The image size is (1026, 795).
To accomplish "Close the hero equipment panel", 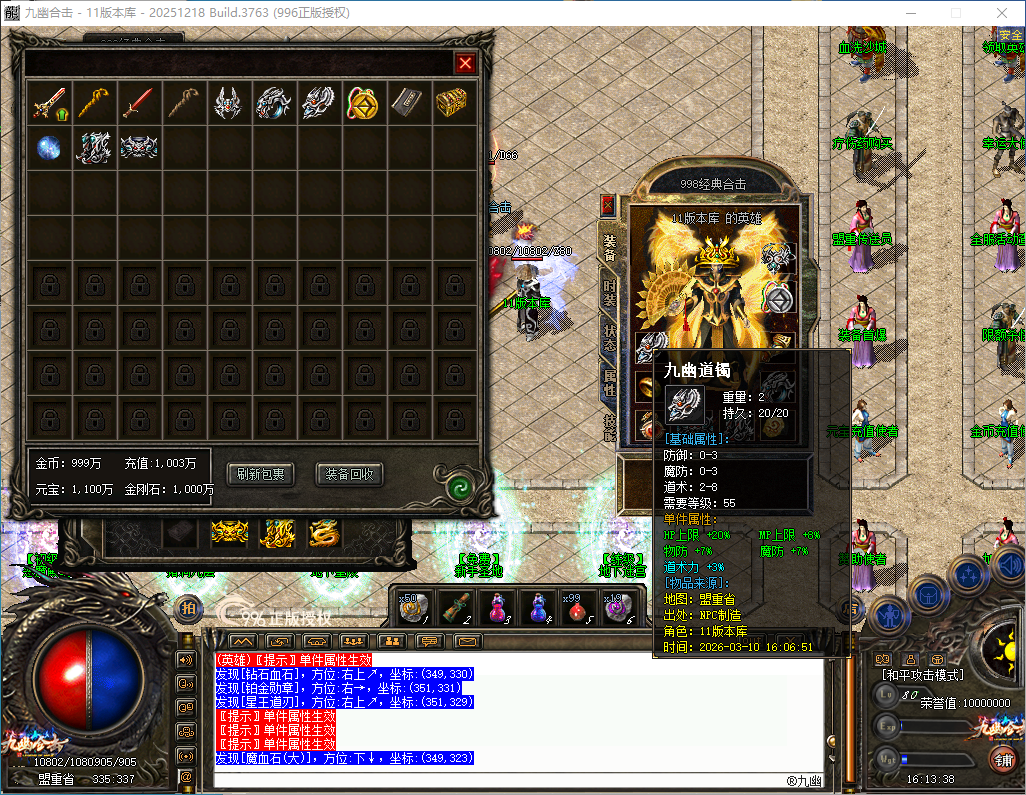I will click(x=607, y=206).
